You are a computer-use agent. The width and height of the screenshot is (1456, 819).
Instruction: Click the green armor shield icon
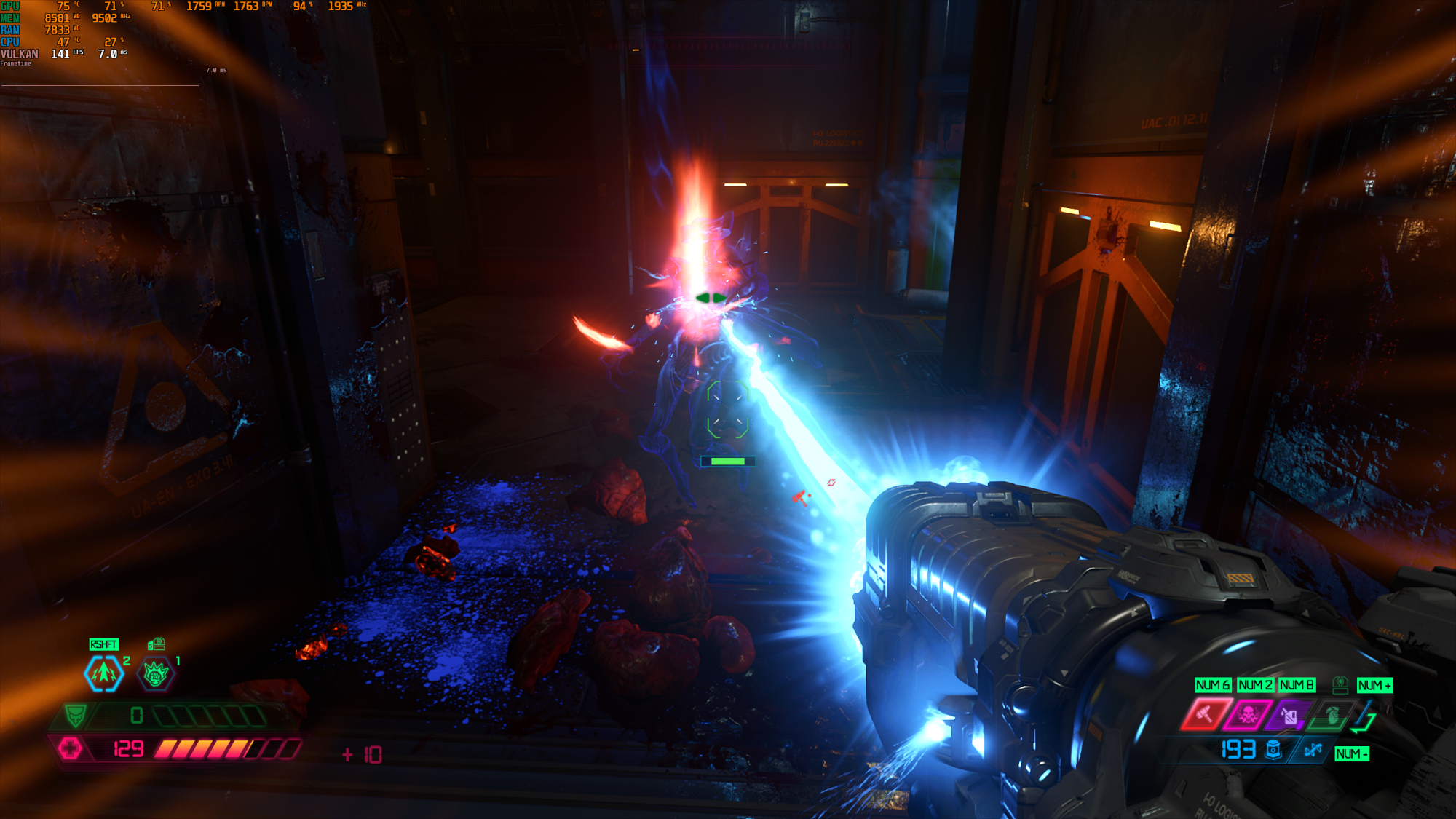pyautogui.click(x=75, y=716)
